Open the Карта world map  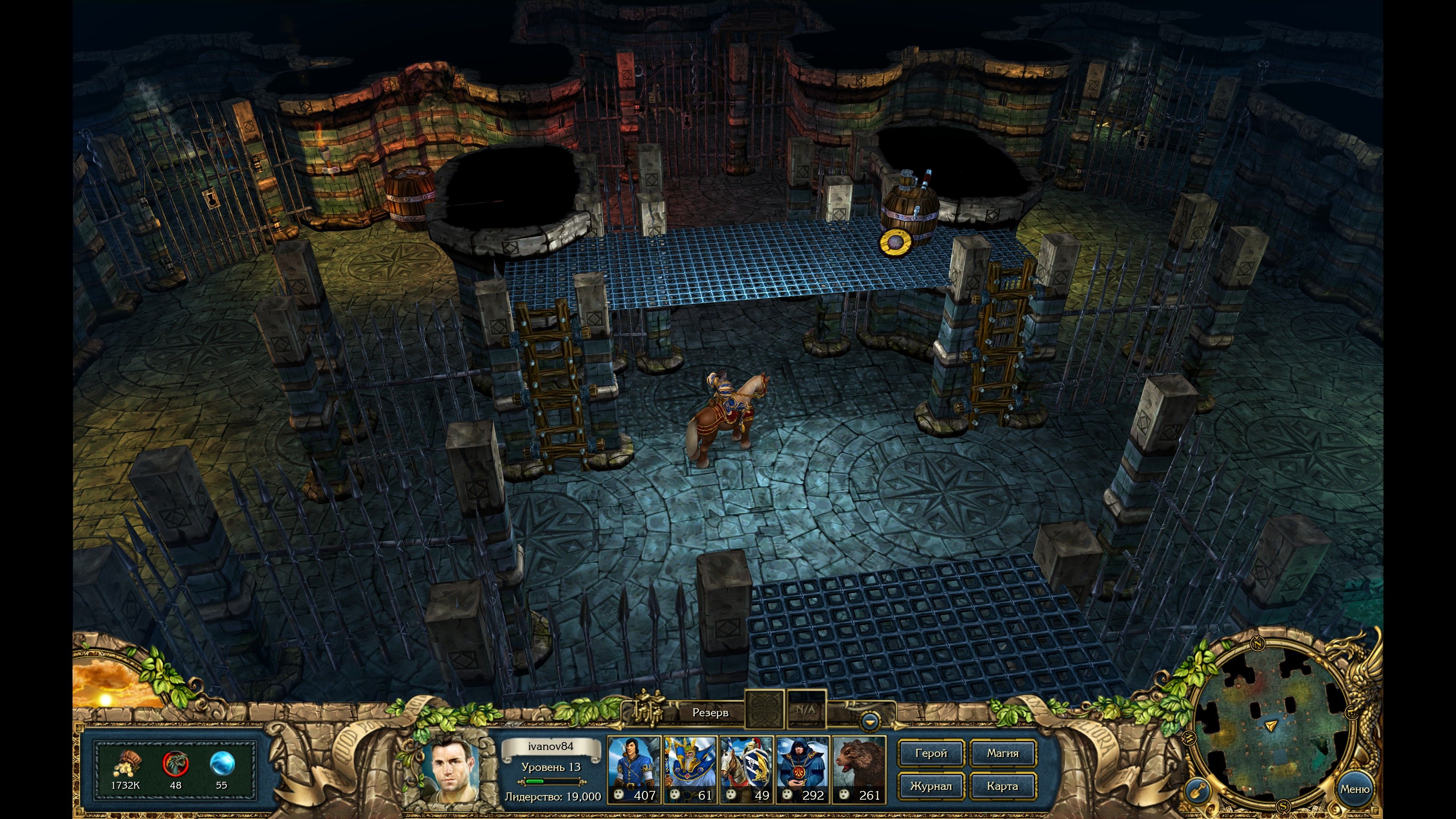click(x=1003, y=786)
